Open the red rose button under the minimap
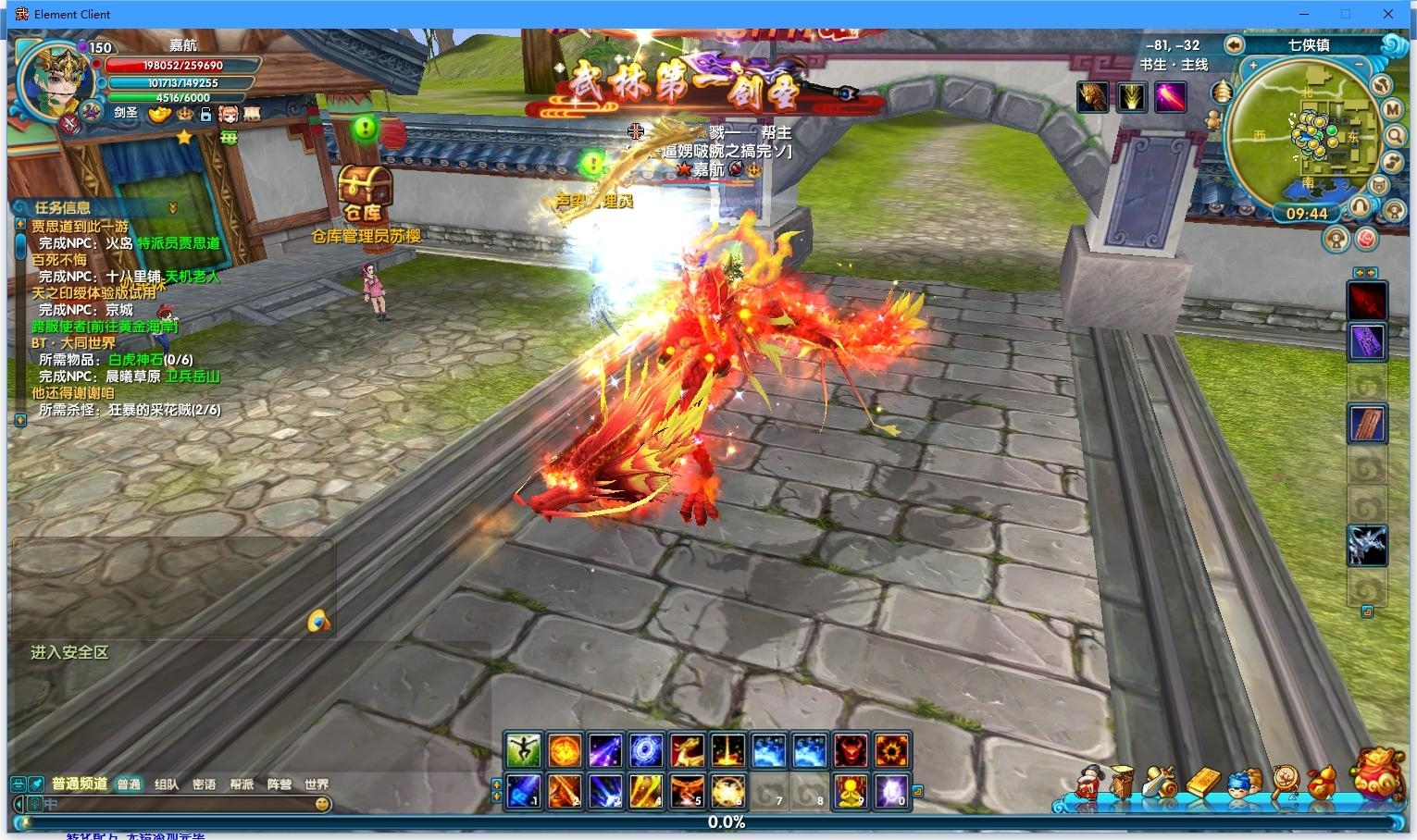Image resolution: width=1417 pixels, height=840 pixels. pos(1366,239)
